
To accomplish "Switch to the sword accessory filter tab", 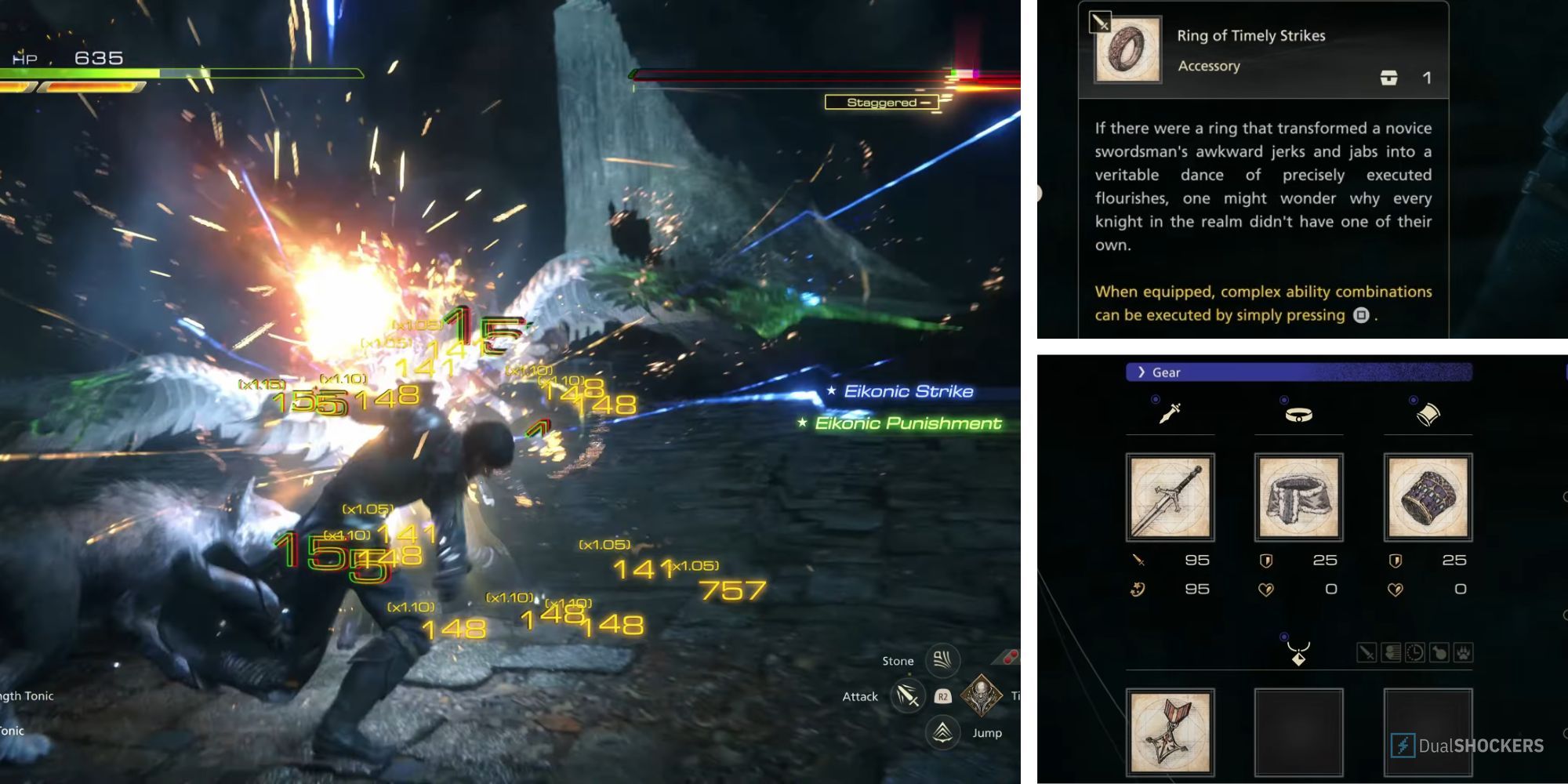I will (x=1367, y=652).
